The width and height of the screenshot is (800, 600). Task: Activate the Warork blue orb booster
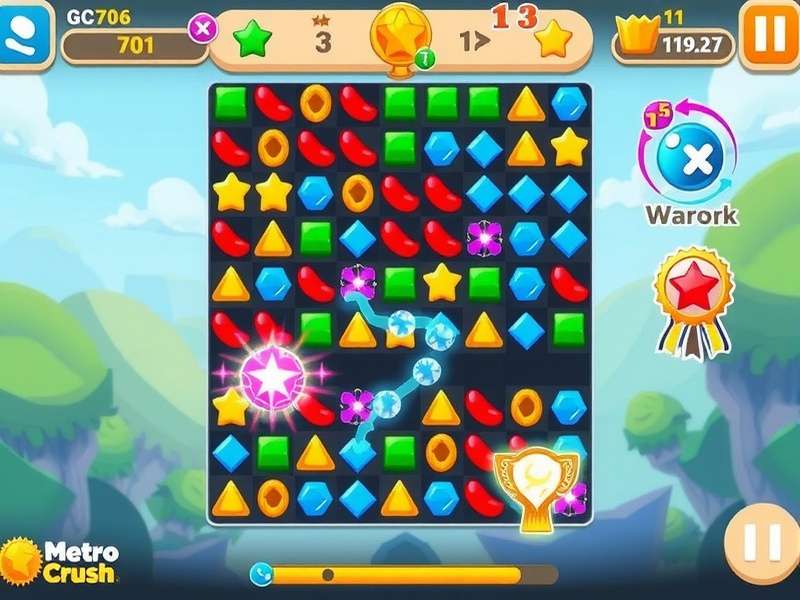[x=689, y=160]
